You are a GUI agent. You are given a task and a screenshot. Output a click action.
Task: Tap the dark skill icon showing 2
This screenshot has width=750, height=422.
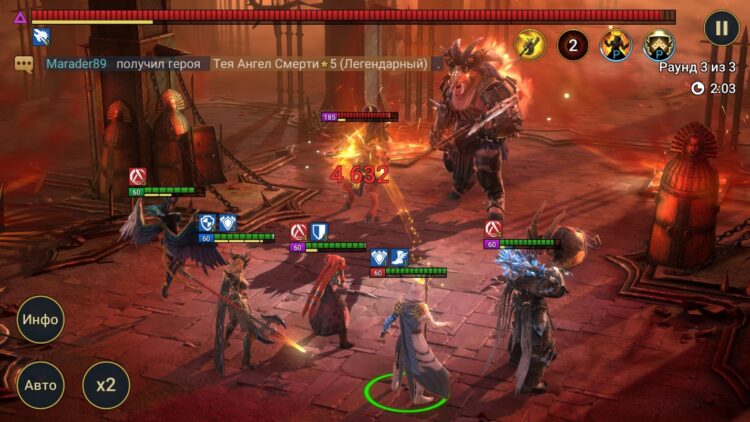point(573,45)
